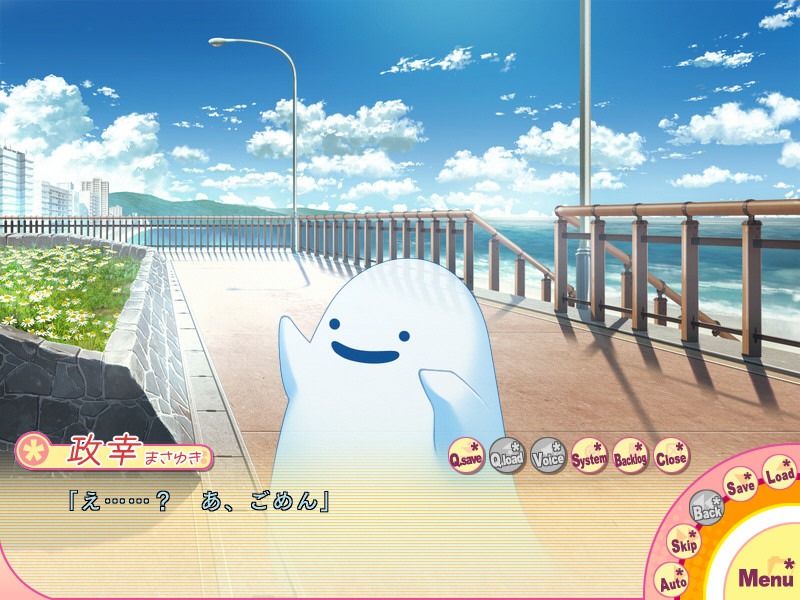Image resolution: width=800 pixels, height=600 pixels.
Task: Activate Skip mode
Action: tap(685, 543)
